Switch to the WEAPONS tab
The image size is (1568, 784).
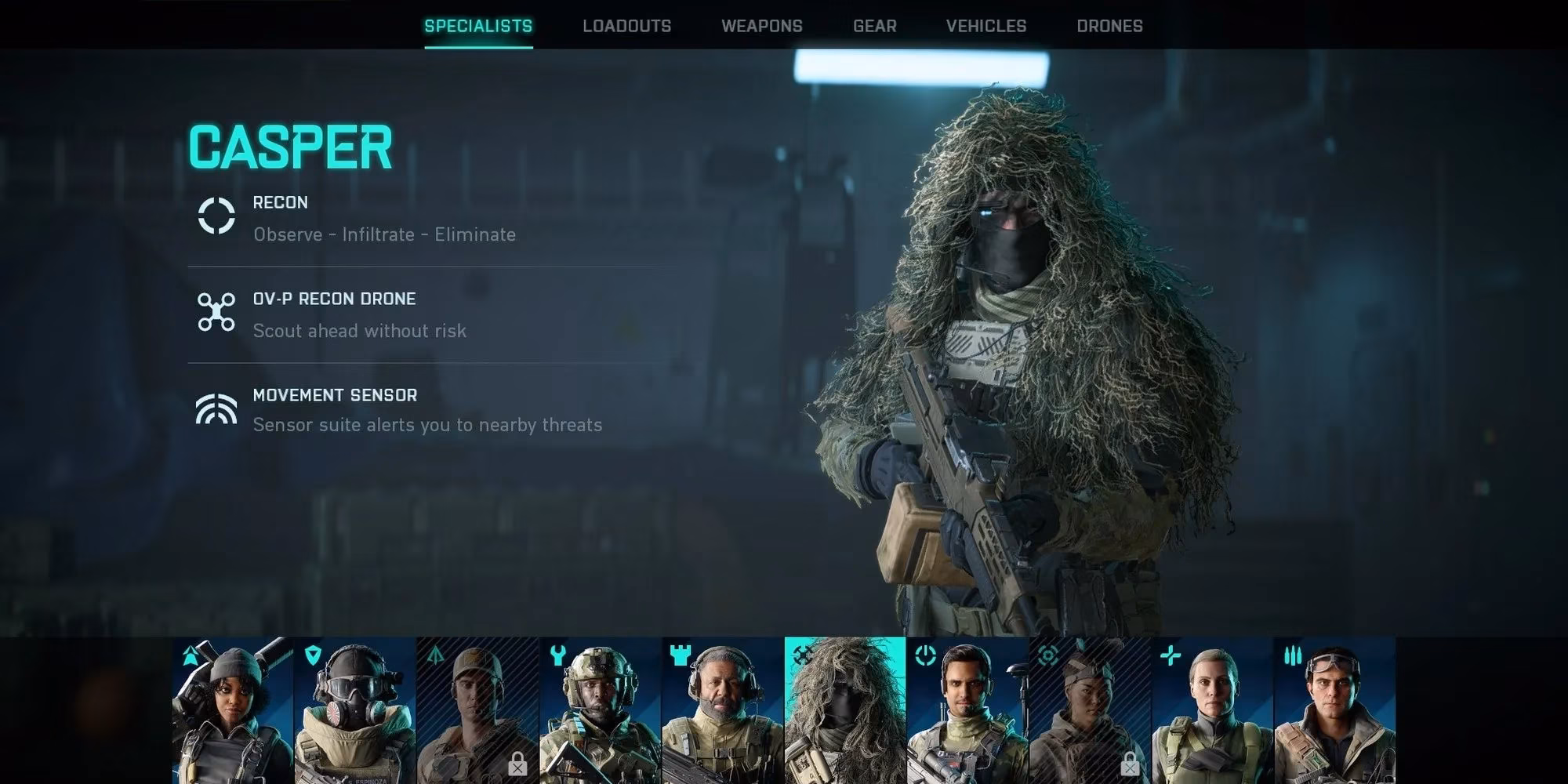[x=762, y=25]
